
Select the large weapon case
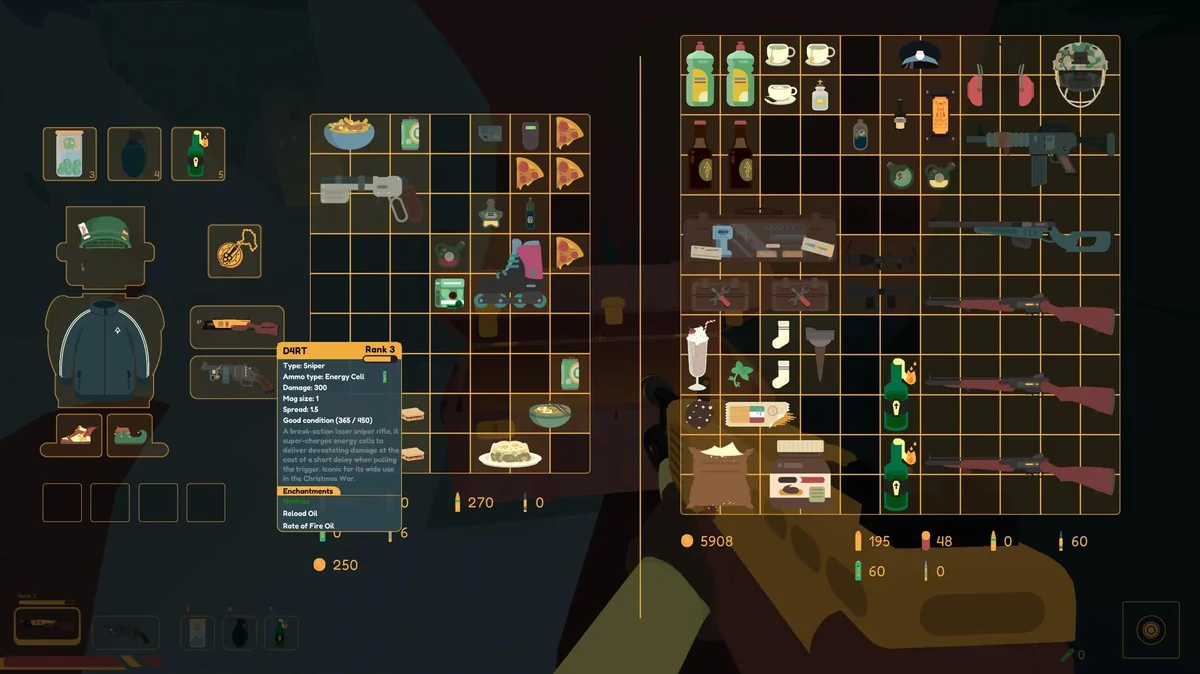[760, 237]
